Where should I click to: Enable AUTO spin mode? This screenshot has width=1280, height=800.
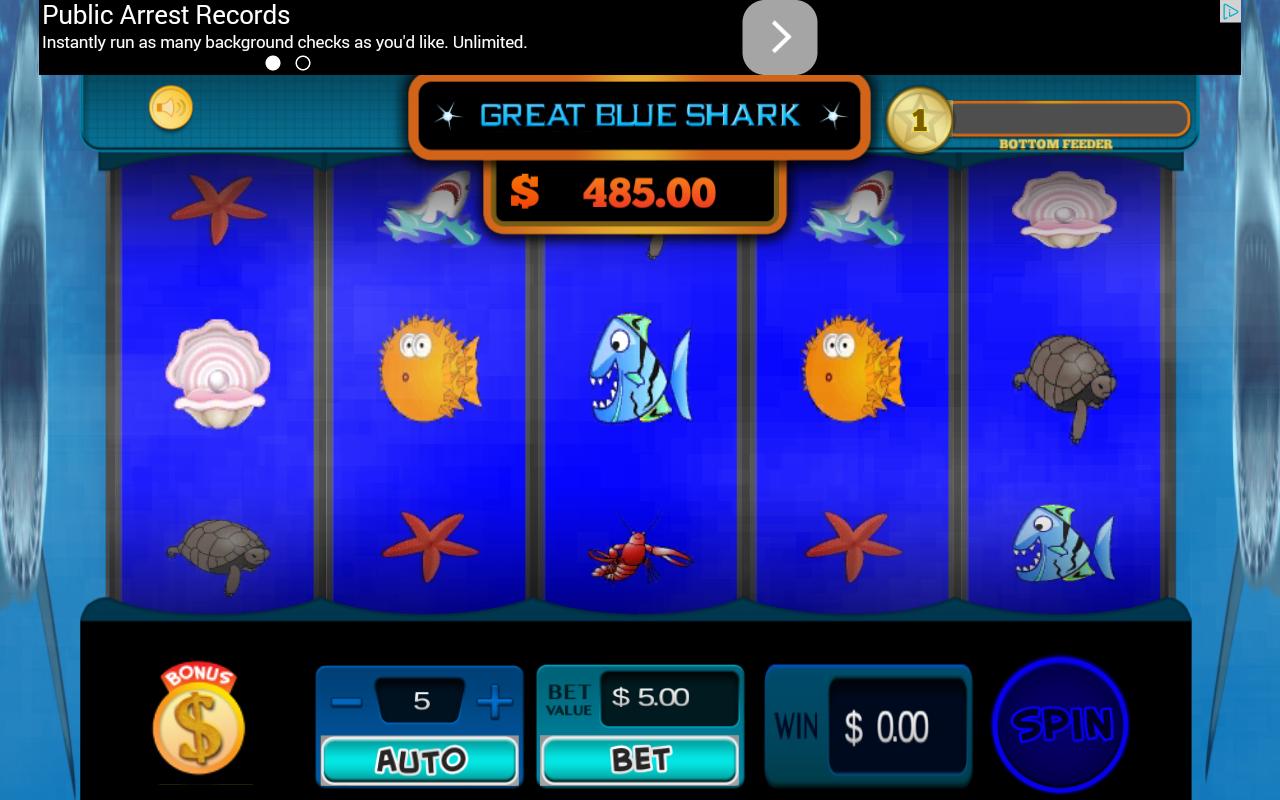419,759
